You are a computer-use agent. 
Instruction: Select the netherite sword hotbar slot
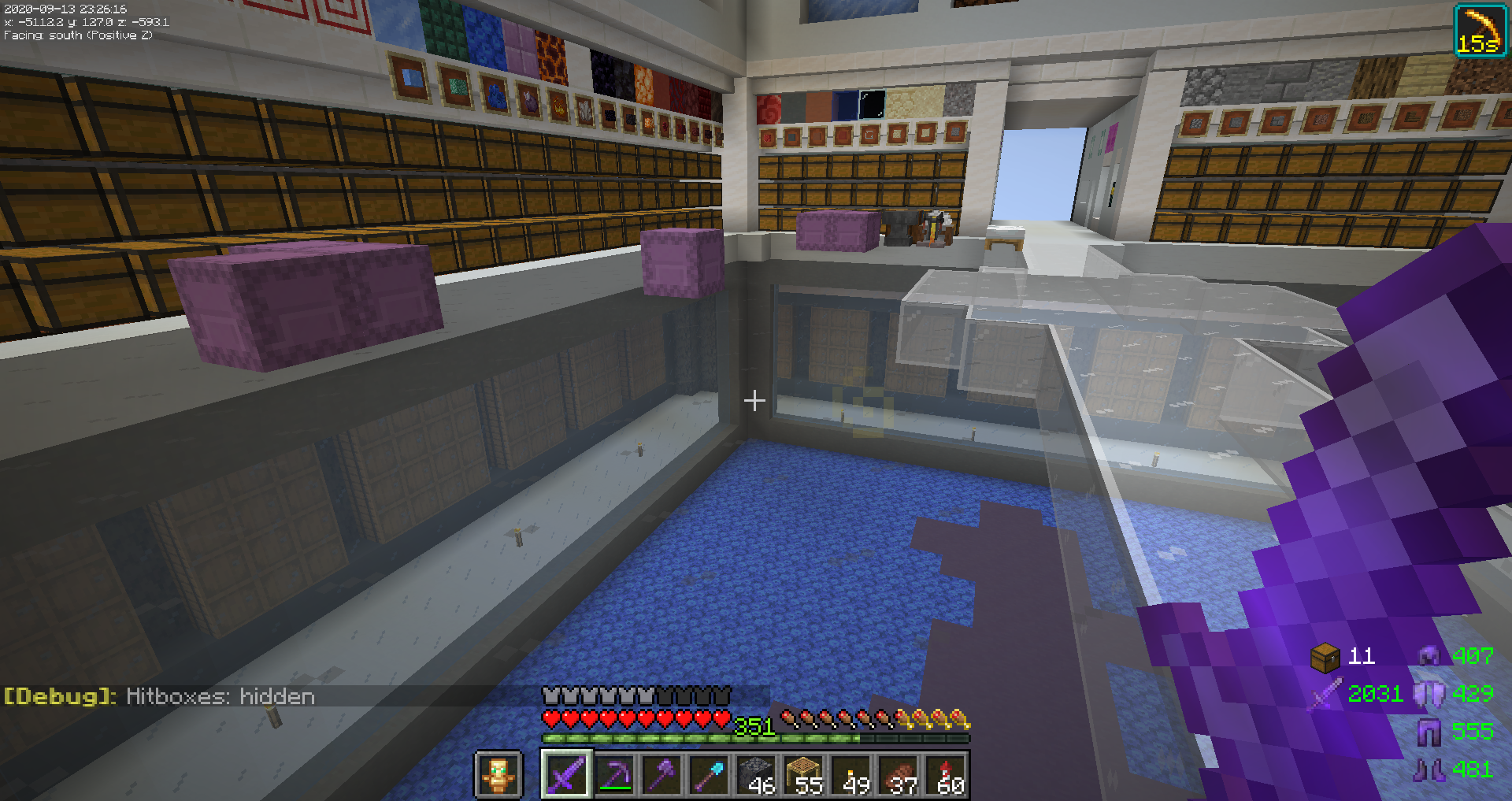566,774
